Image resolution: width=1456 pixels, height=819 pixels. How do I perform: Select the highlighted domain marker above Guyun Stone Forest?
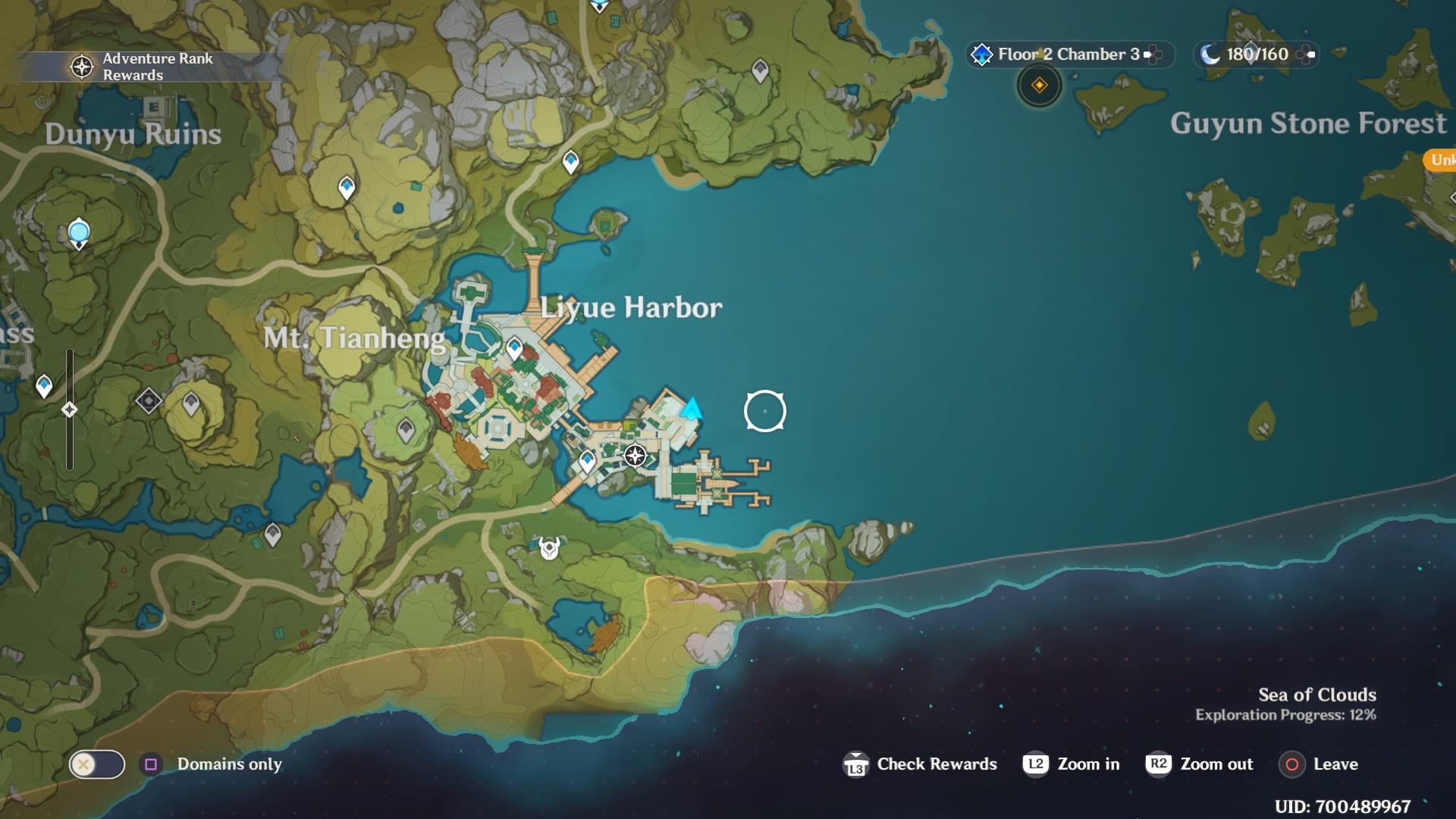(1039, 86)
